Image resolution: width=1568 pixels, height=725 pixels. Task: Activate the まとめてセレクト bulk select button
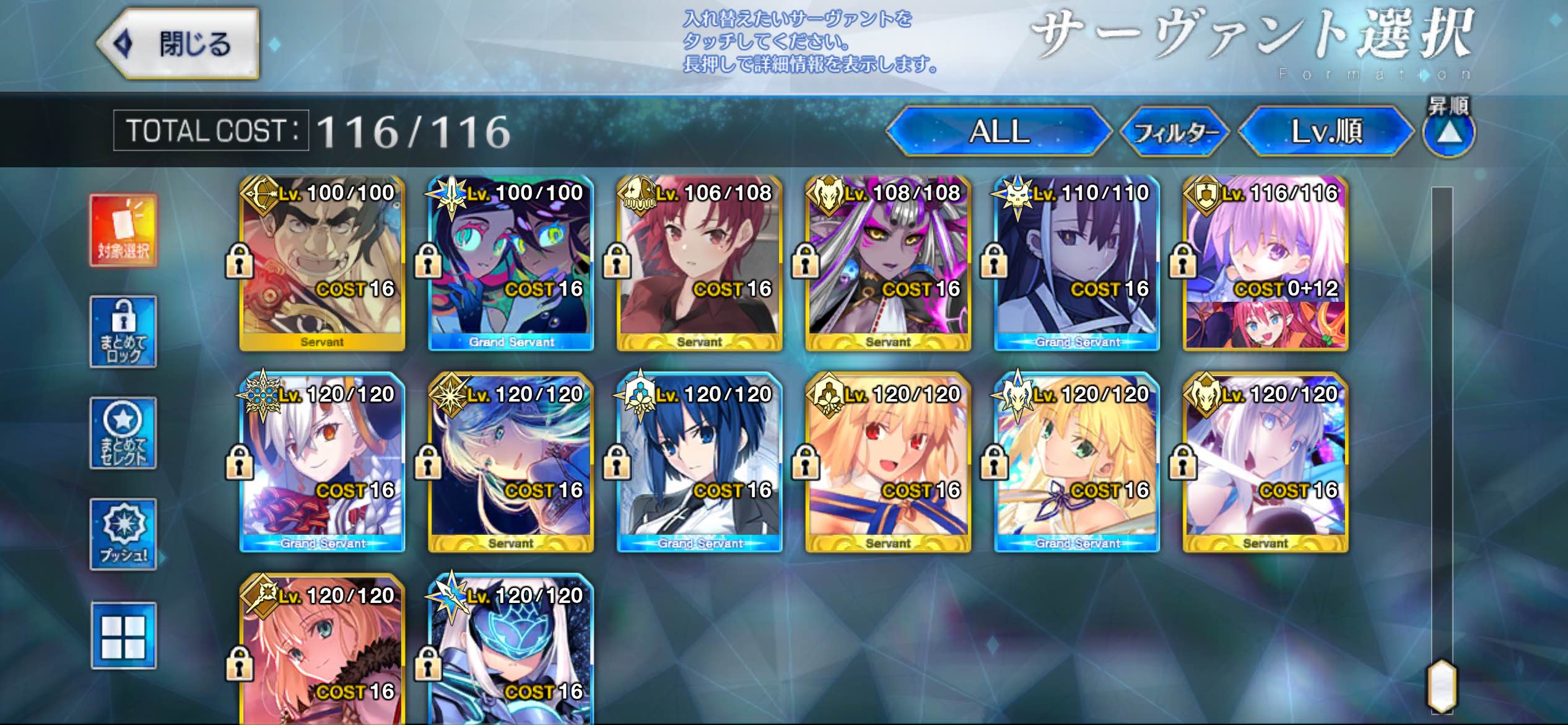[x=123, y=433]
